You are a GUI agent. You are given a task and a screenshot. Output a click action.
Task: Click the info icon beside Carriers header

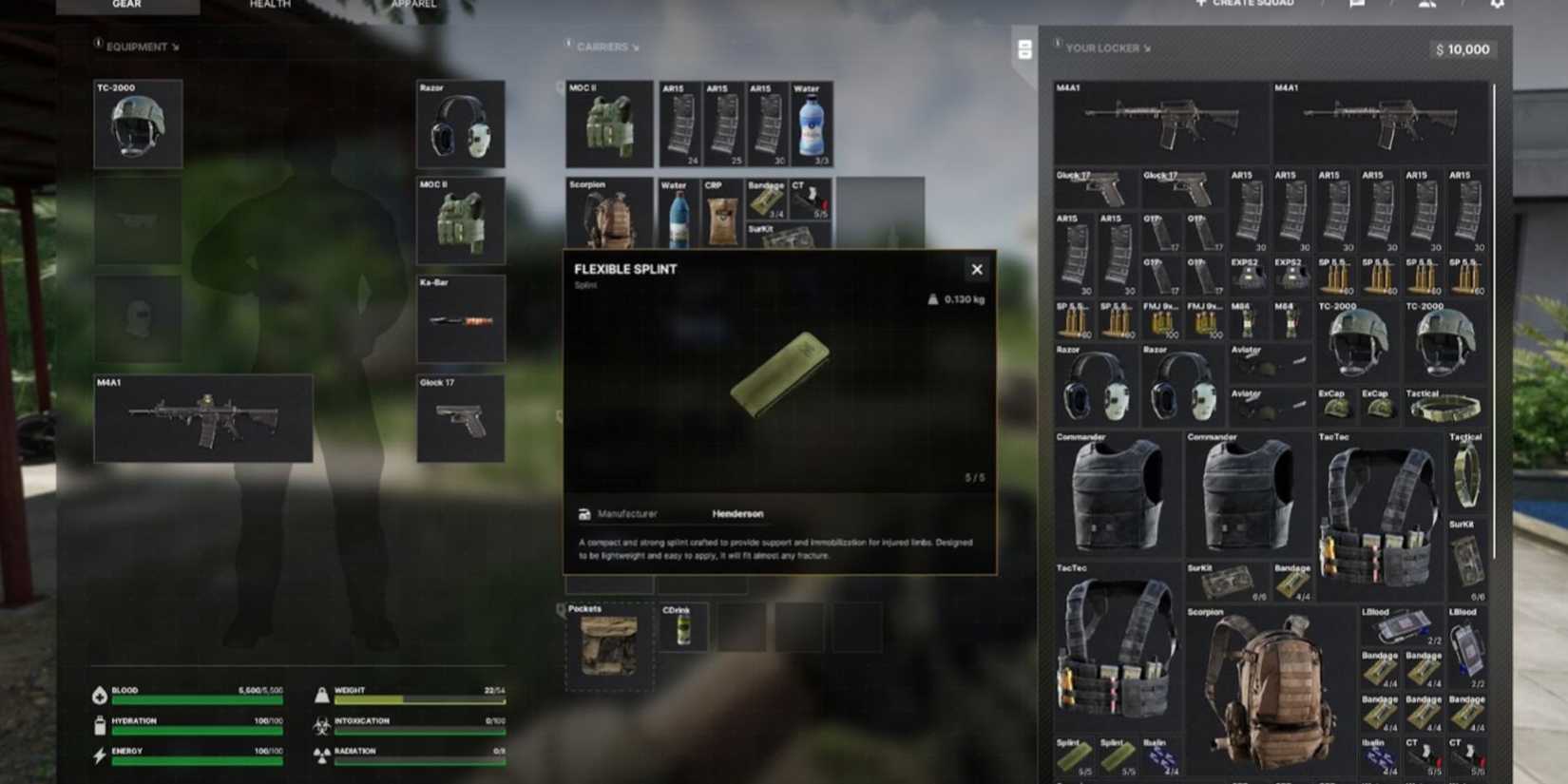click(568, 46)
